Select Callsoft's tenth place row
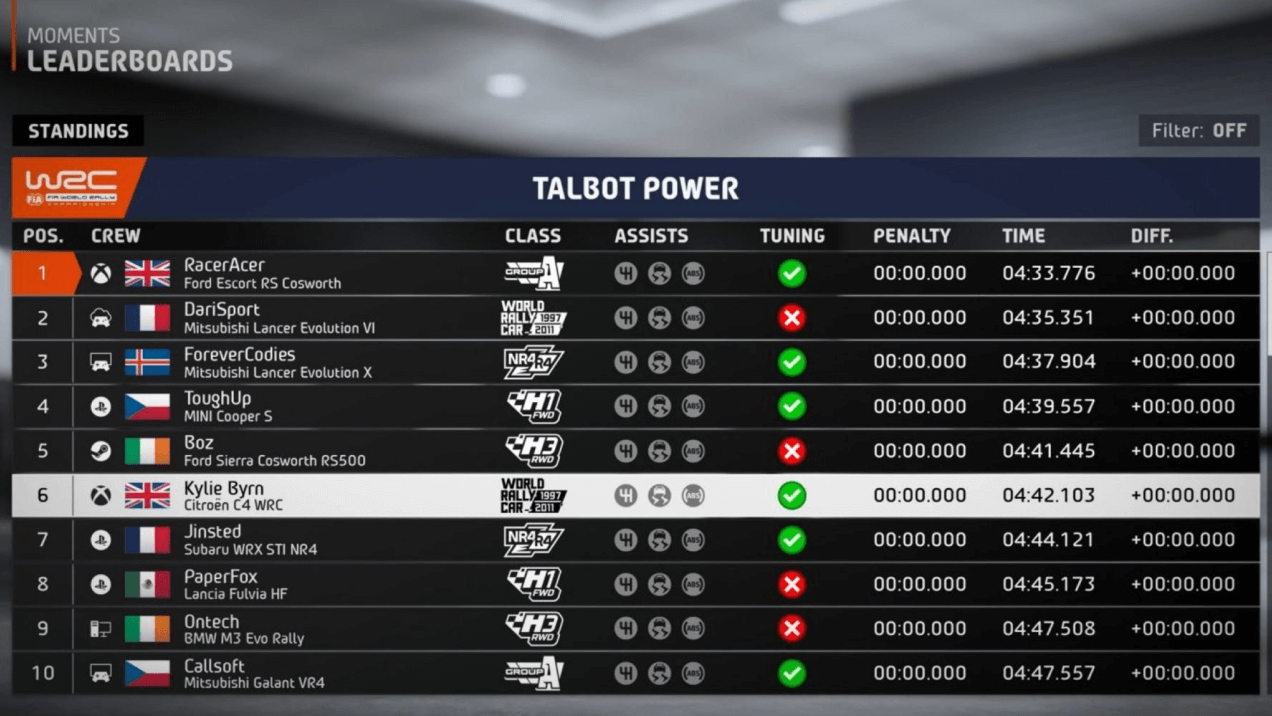This screenshot has height=716, width=1272. 636,673
